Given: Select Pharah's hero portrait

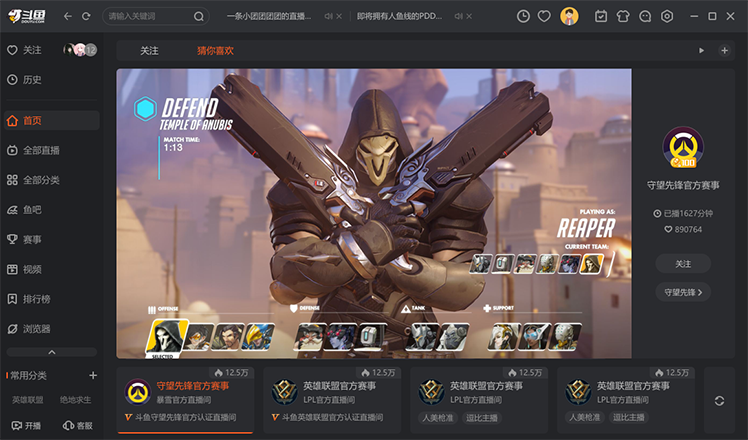Looking at the screenshot, I should [x=258, y=337].
